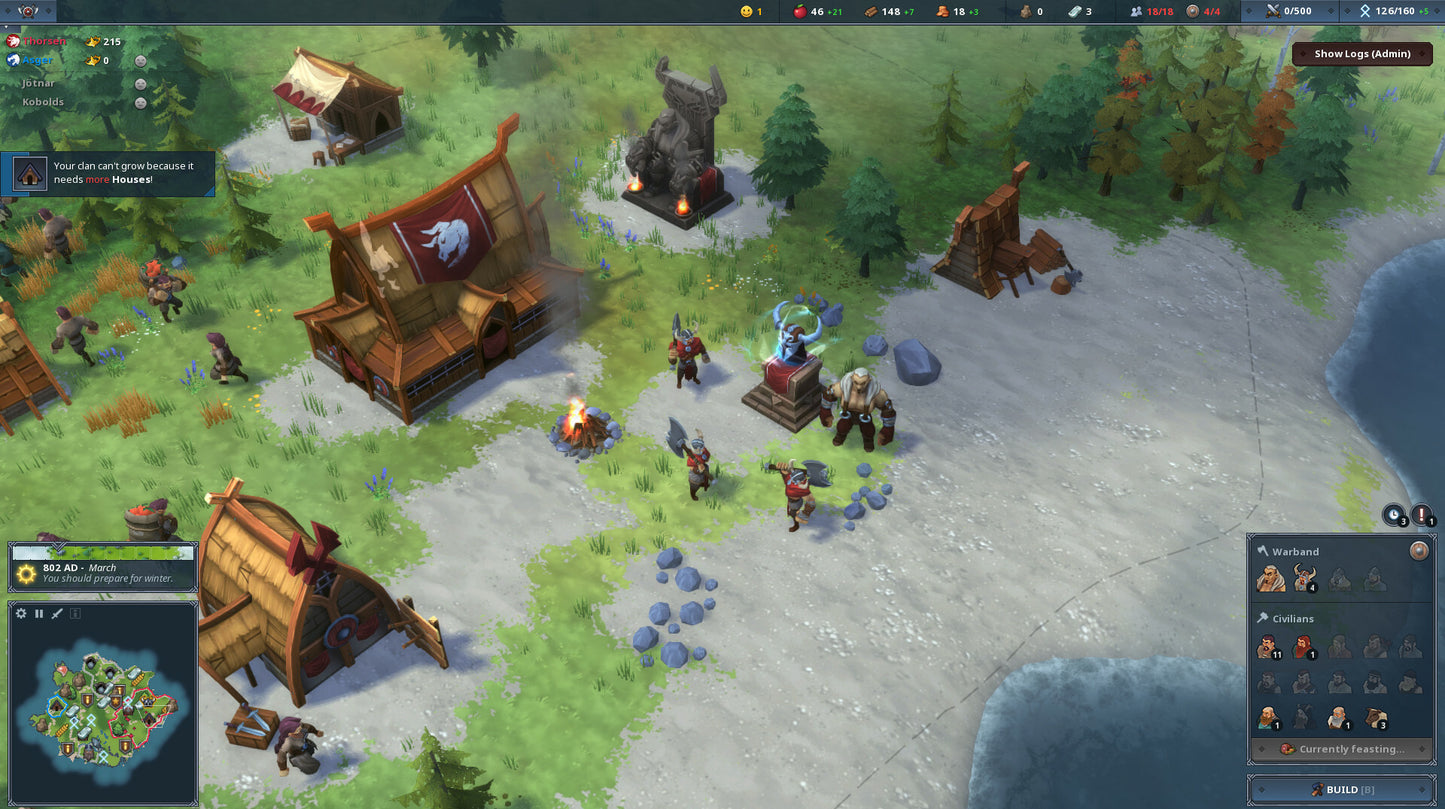Click the diplomacy face next to Asger
The height and width of the screenshot is (809, 1445).
click(x=141, y=61)
